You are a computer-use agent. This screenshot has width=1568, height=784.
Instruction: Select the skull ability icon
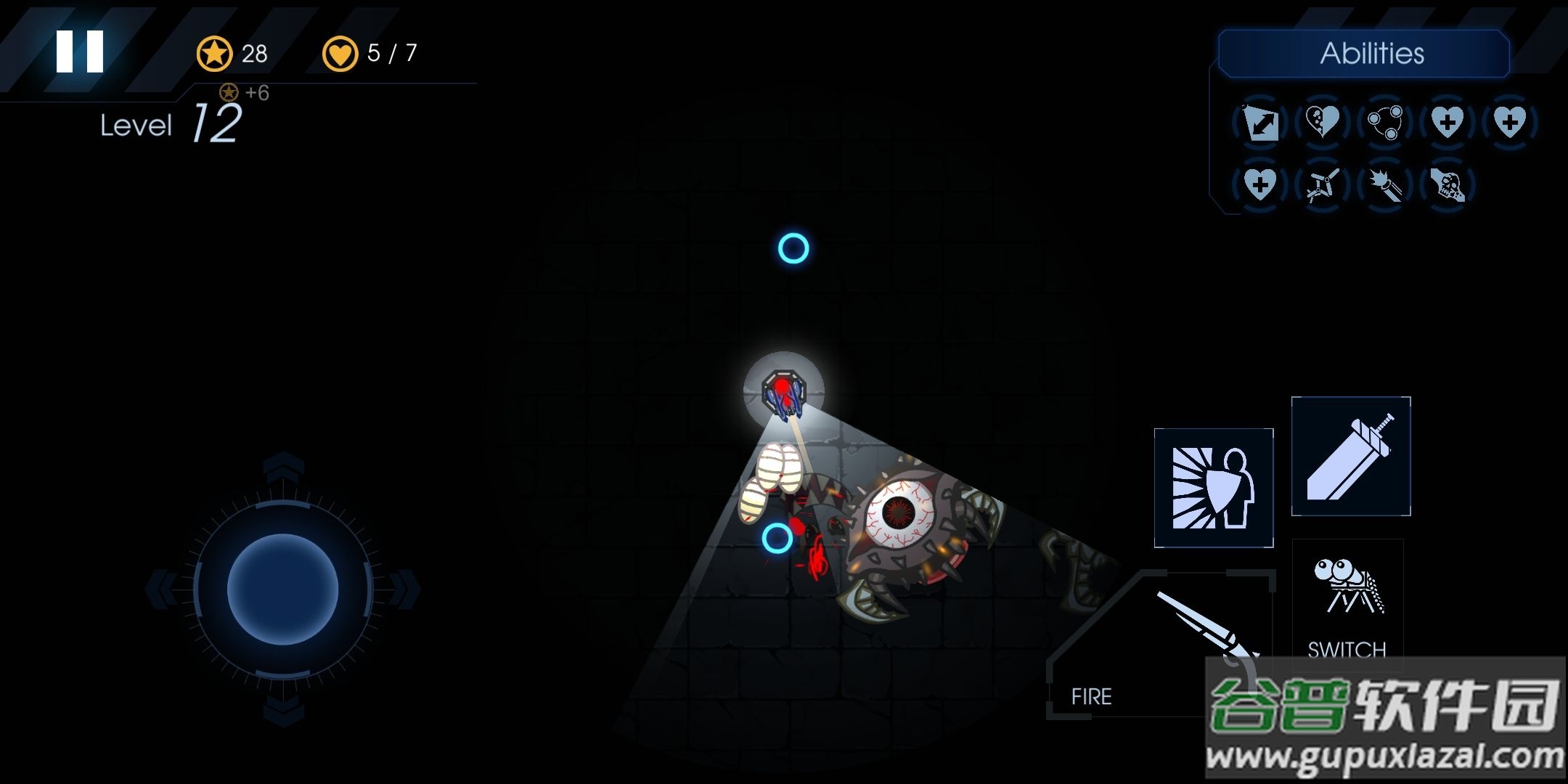(x=1447, y=184)
